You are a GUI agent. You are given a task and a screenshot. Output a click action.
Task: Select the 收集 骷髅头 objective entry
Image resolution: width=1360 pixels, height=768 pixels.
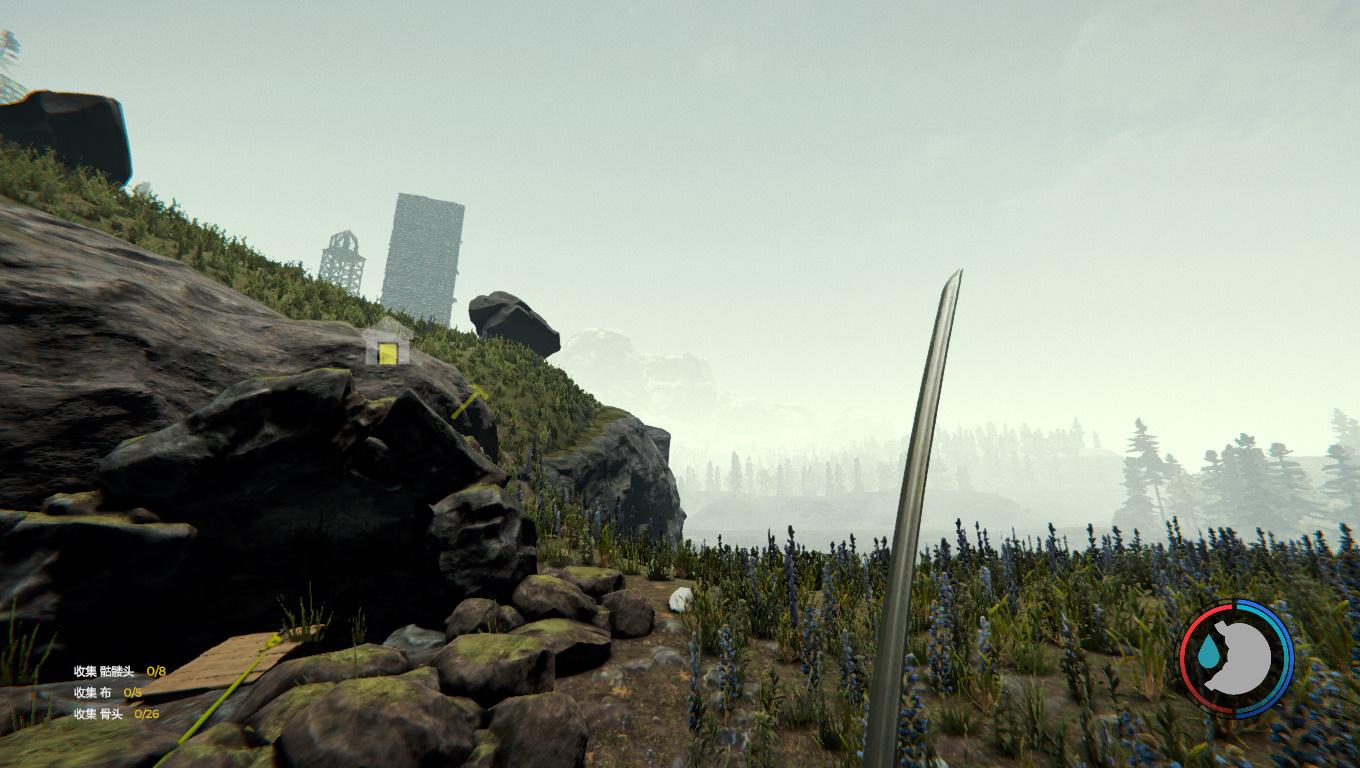(119, 671)
